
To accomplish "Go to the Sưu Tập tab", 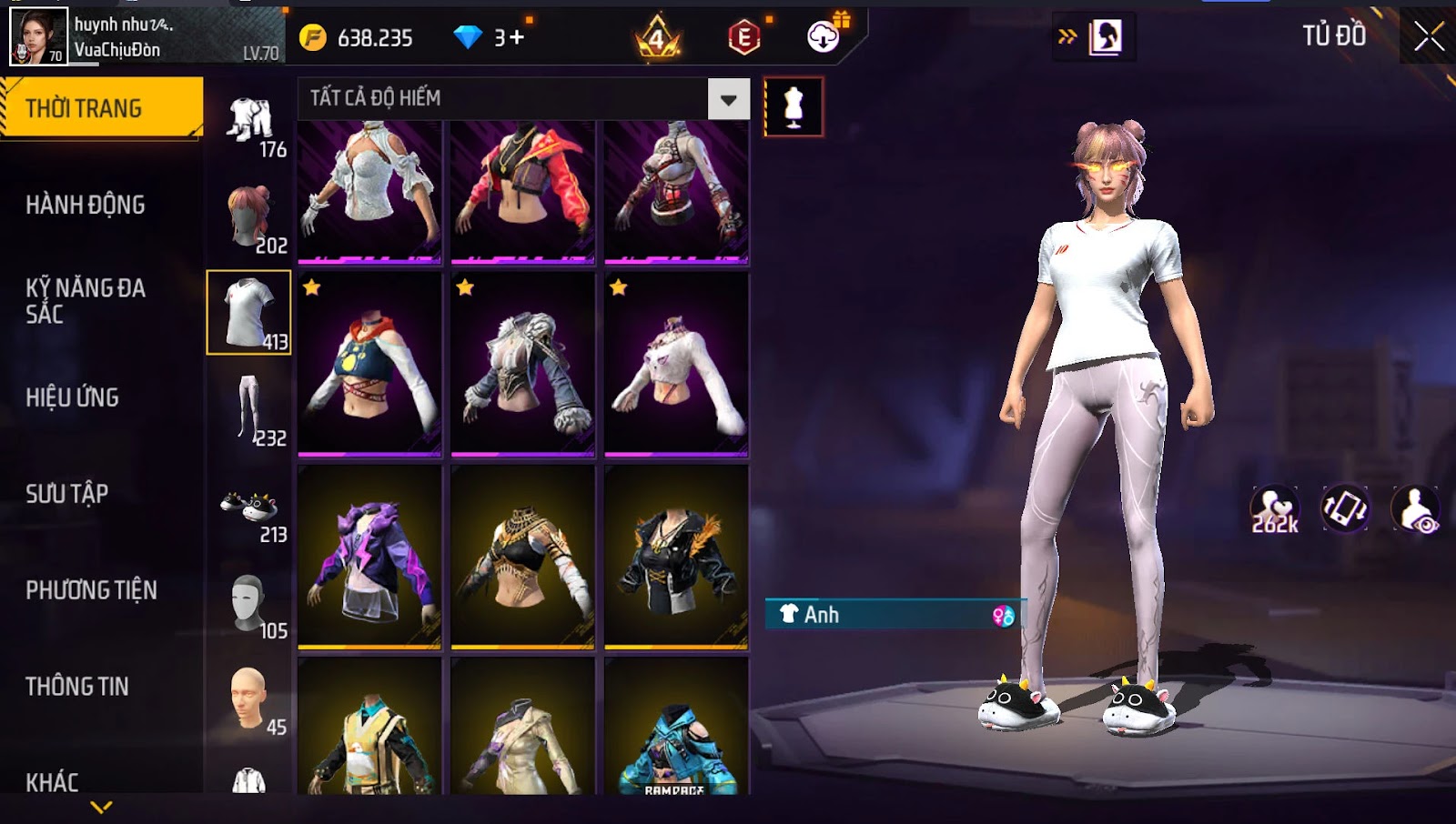I will tap(67, 494).
